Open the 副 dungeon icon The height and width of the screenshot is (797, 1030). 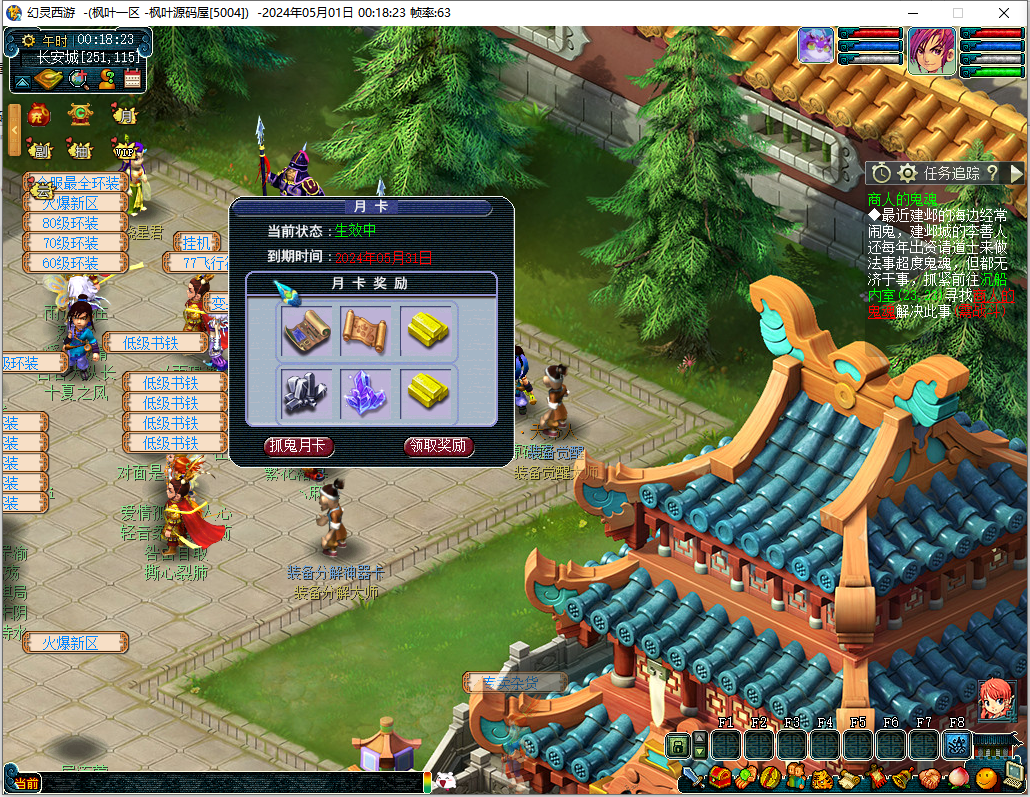[x=40, y=151]
